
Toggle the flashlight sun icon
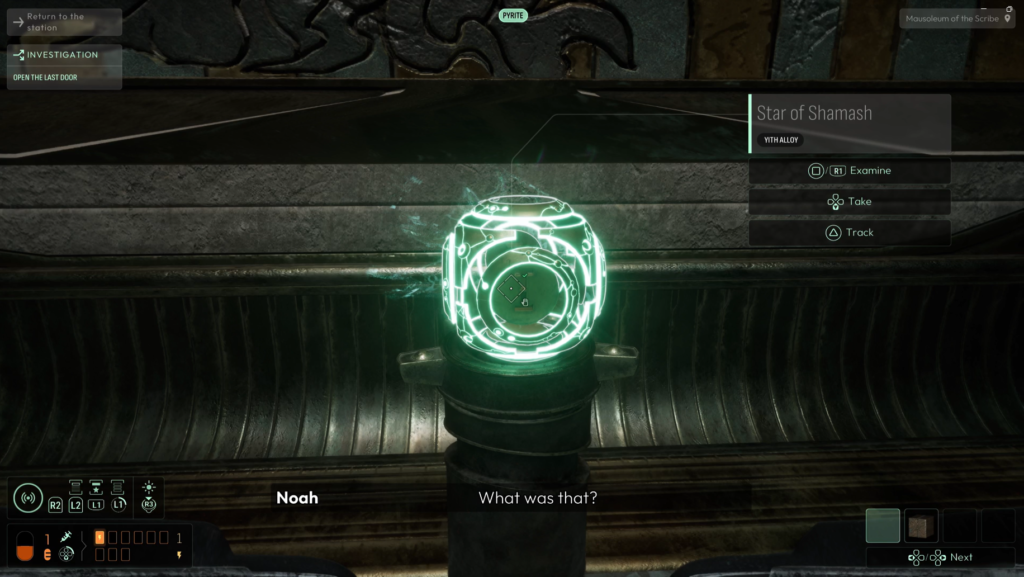coord(149,488)
